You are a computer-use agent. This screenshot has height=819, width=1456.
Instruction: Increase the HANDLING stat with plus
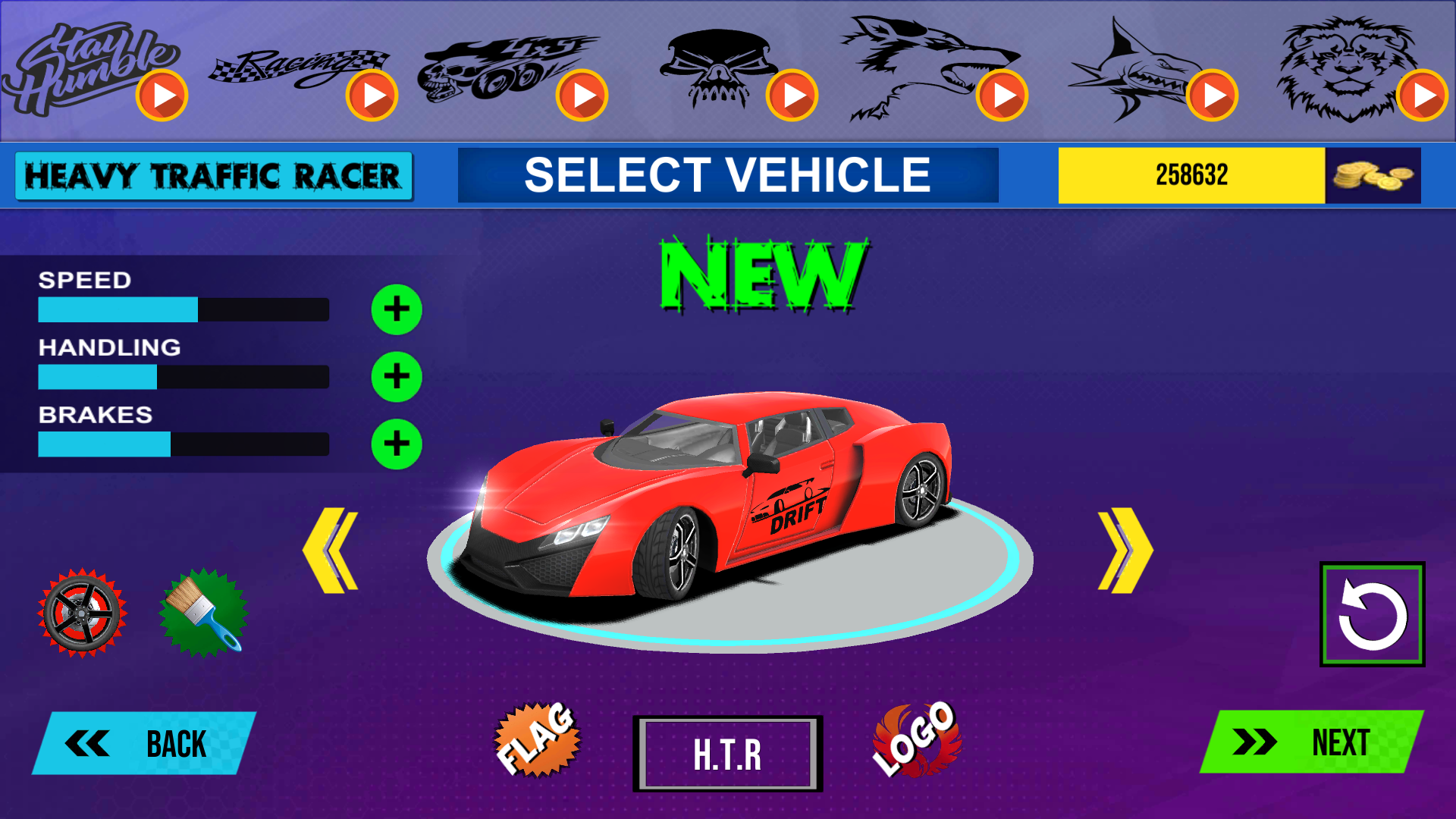pyautogui.click(x=397, y=377)
